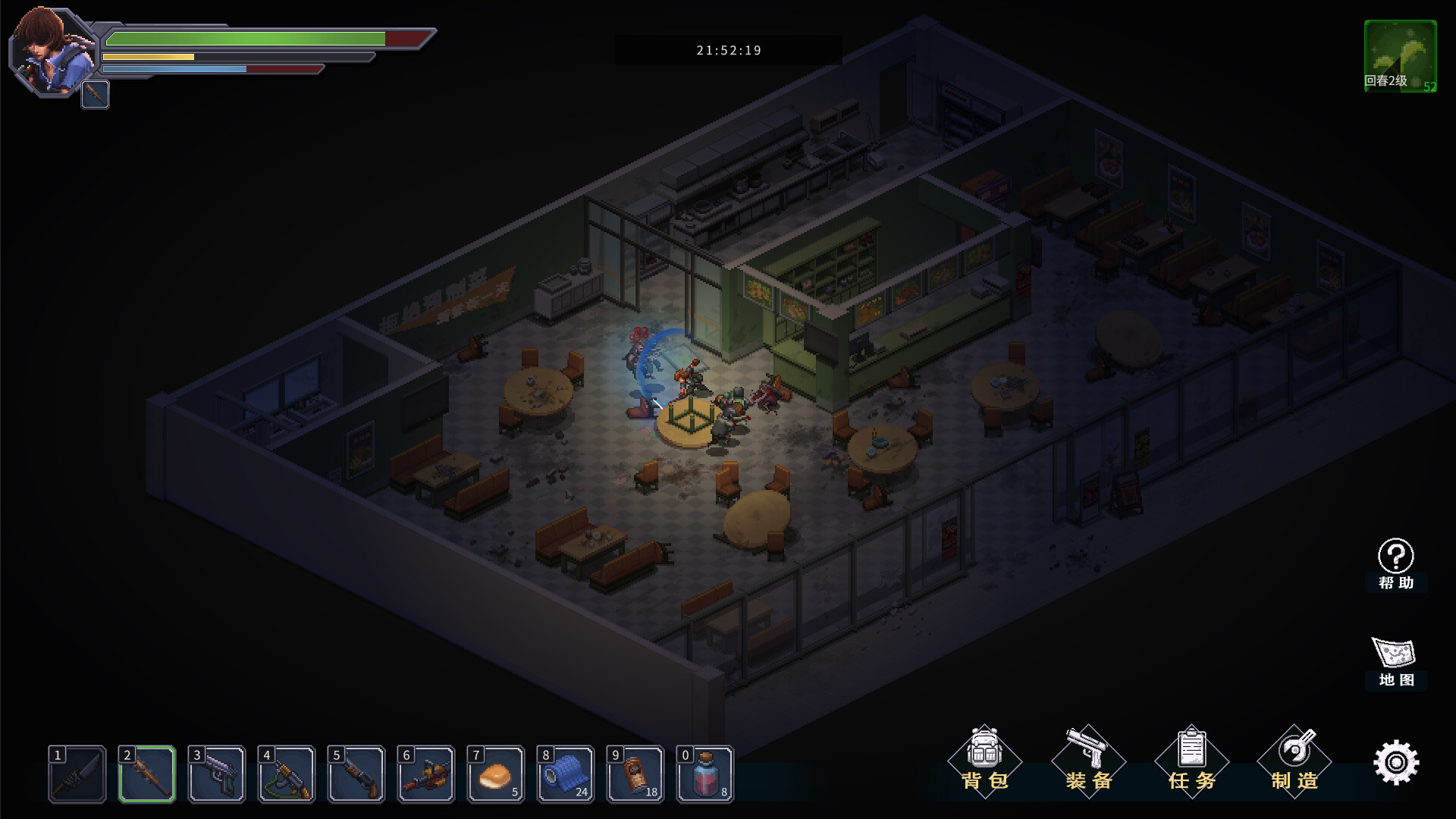This screenshot has height=819, width=1456.
Task: Choose the assault rifle in slot 4
Action: coord(287,773)
